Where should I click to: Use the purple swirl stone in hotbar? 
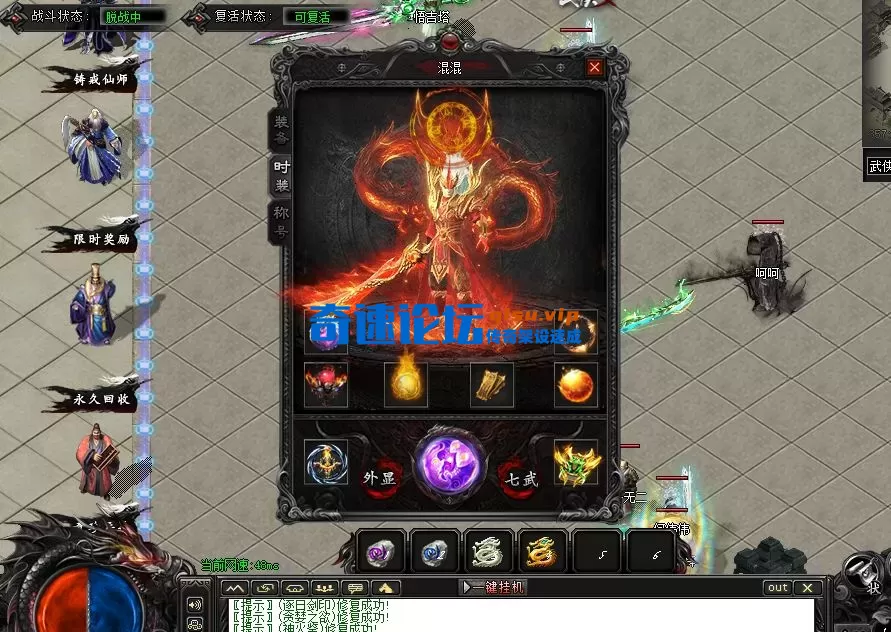tap(381, 552)
